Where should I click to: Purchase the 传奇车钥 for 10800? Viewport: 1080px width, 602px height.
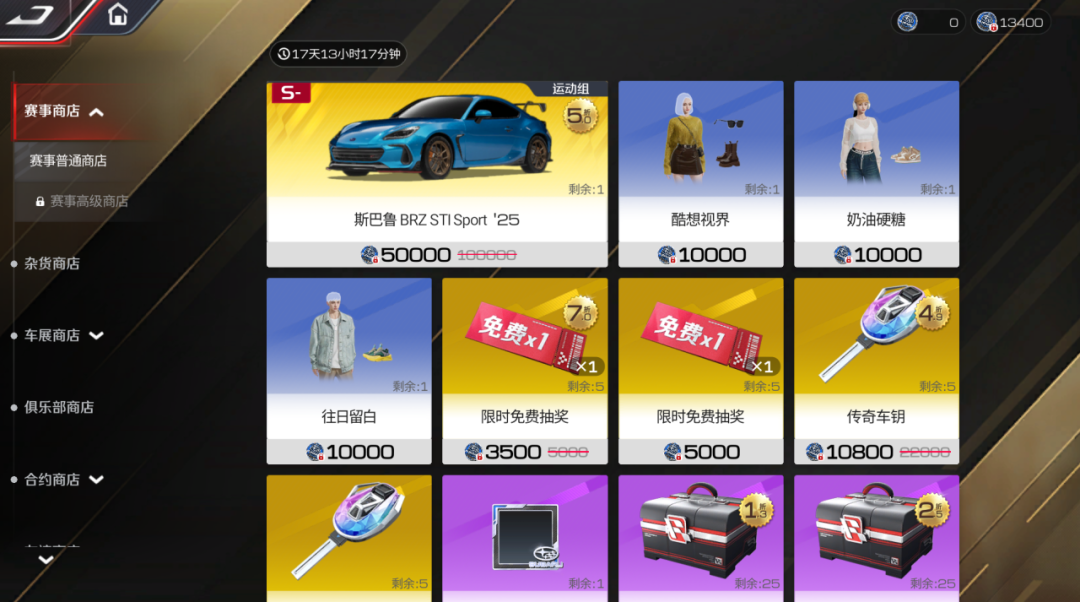[x=876, y=371]
